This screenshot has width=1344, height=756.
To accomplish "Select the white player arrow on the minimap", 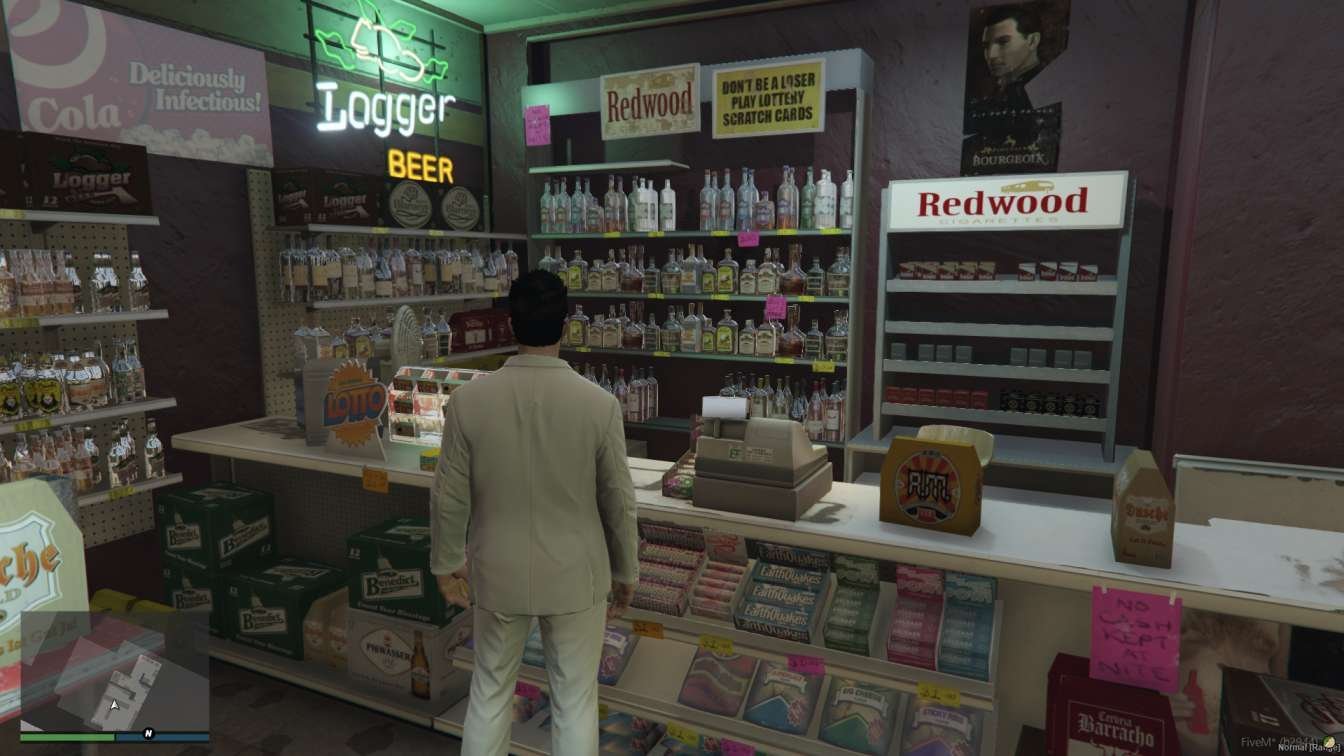I will pyautogui.click(x=114, y=705).
